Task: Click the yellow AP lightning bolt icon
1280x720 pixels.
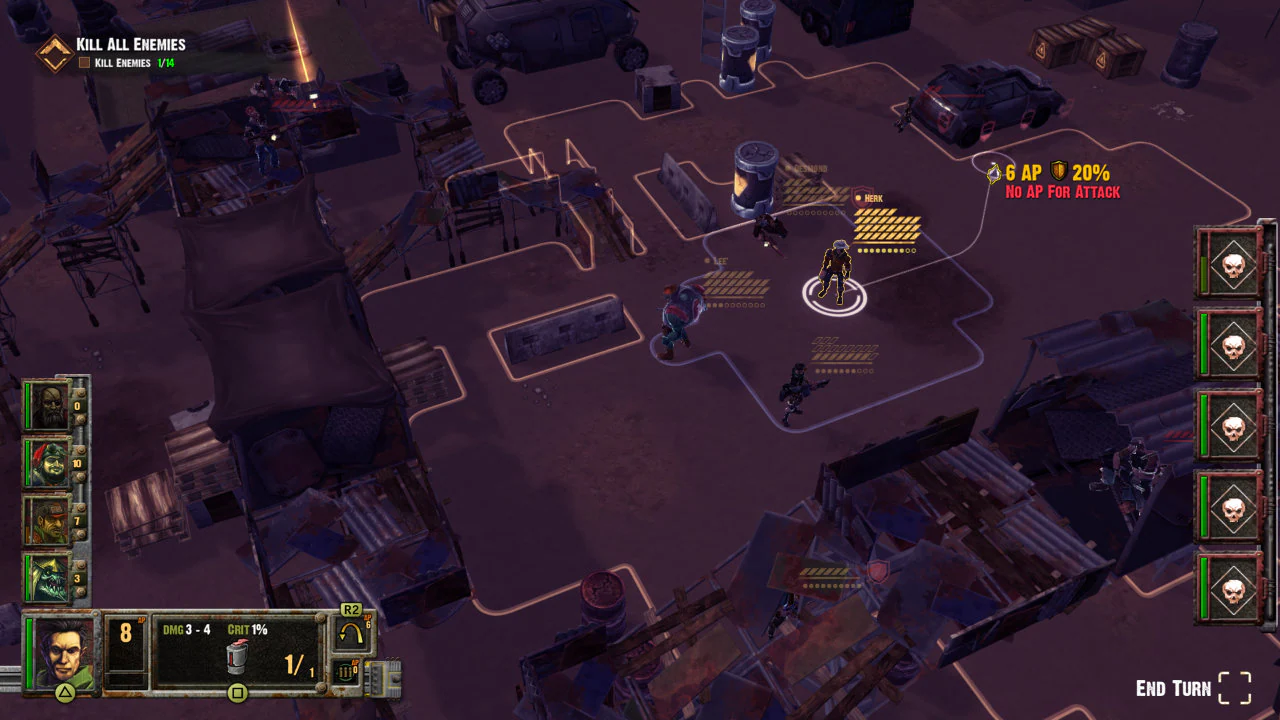Action: [x=992, y=173]
